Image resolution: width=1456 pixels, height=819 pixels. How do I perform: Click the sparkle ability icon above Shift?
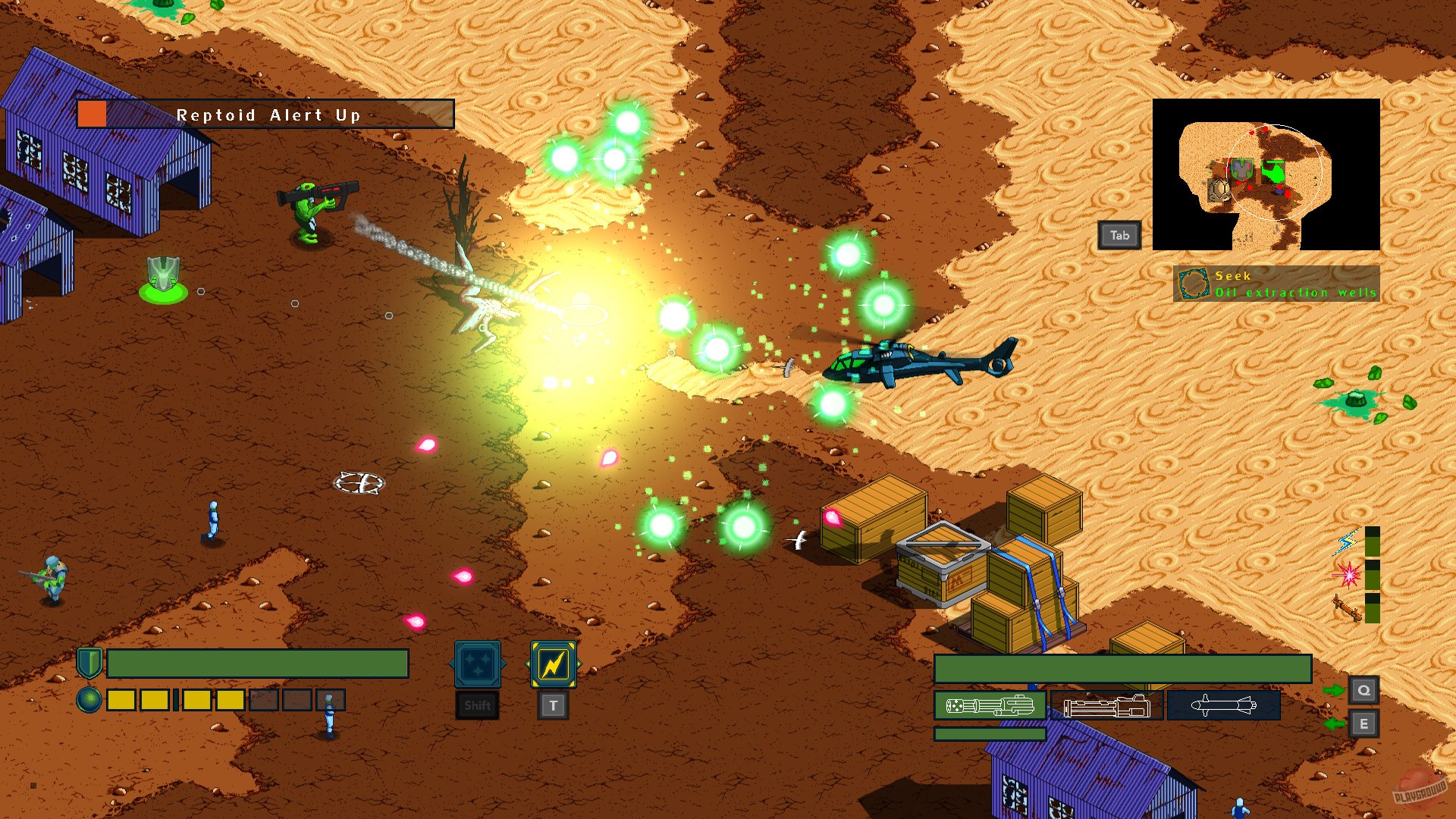point(476,664)
